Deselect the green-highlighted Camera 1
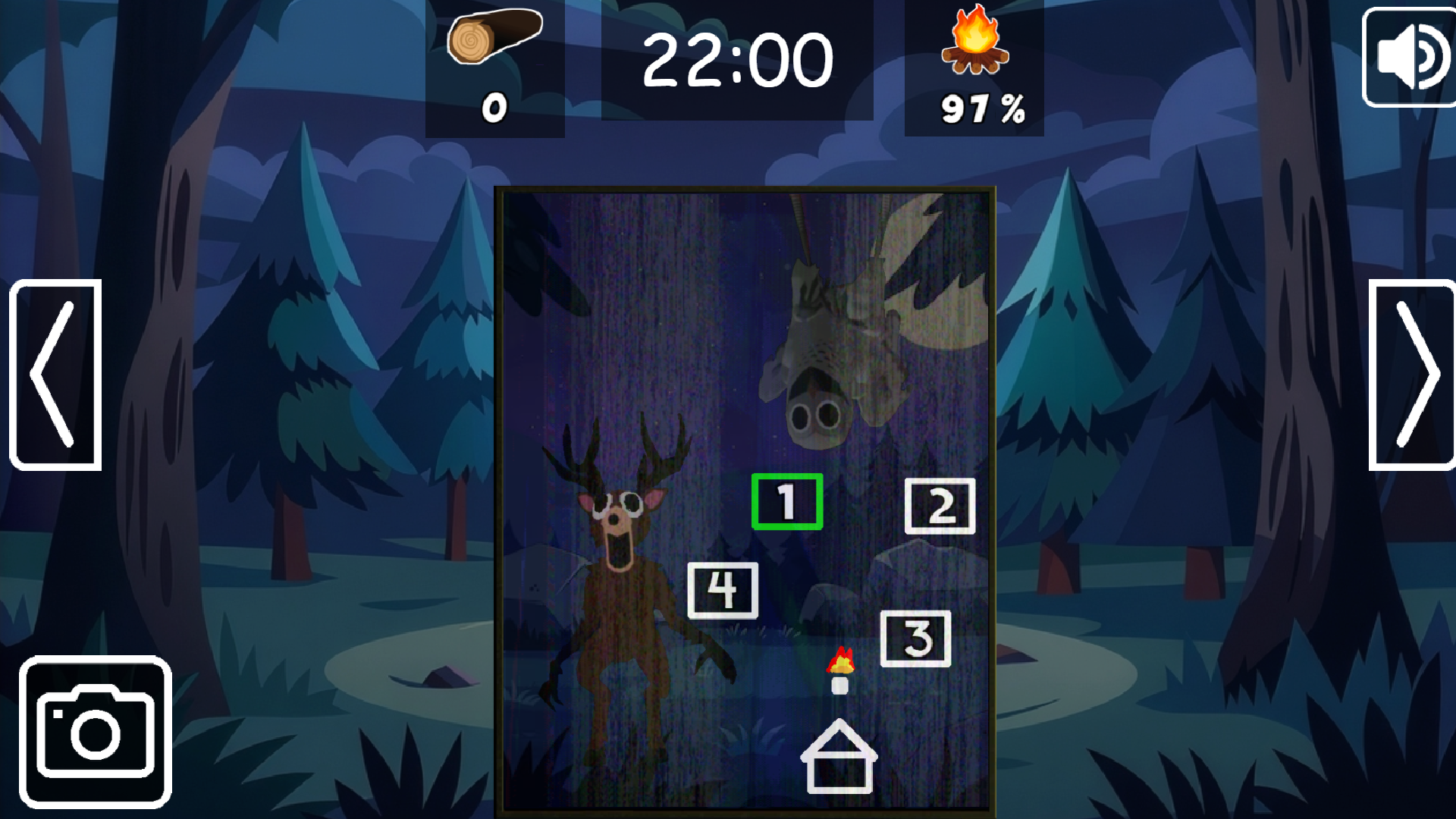 click(787, 500)
